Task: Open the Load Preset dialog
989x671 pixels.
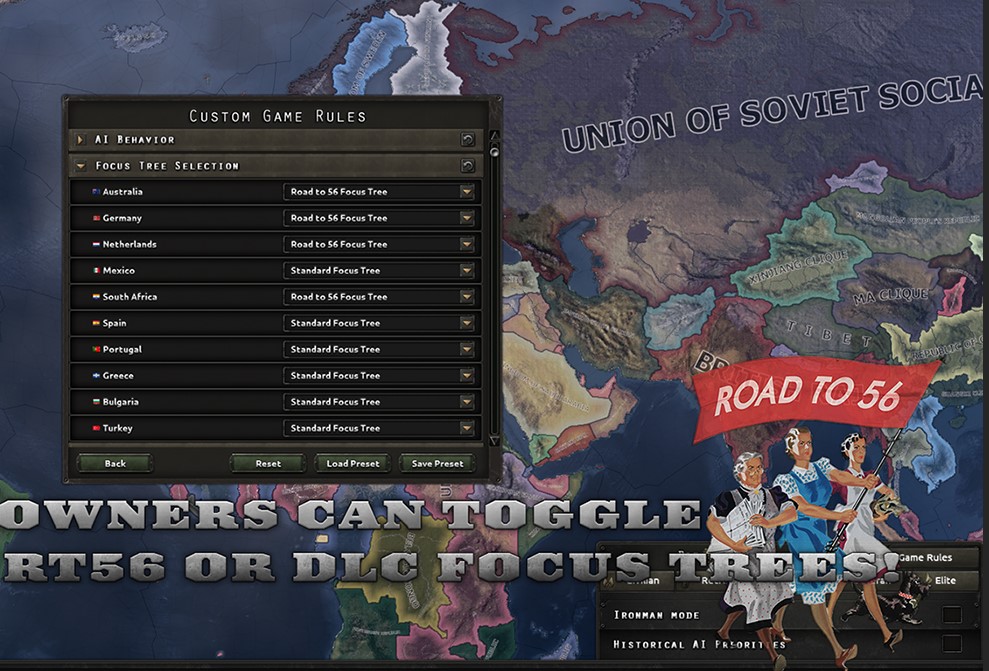Action: pos(352,463)
